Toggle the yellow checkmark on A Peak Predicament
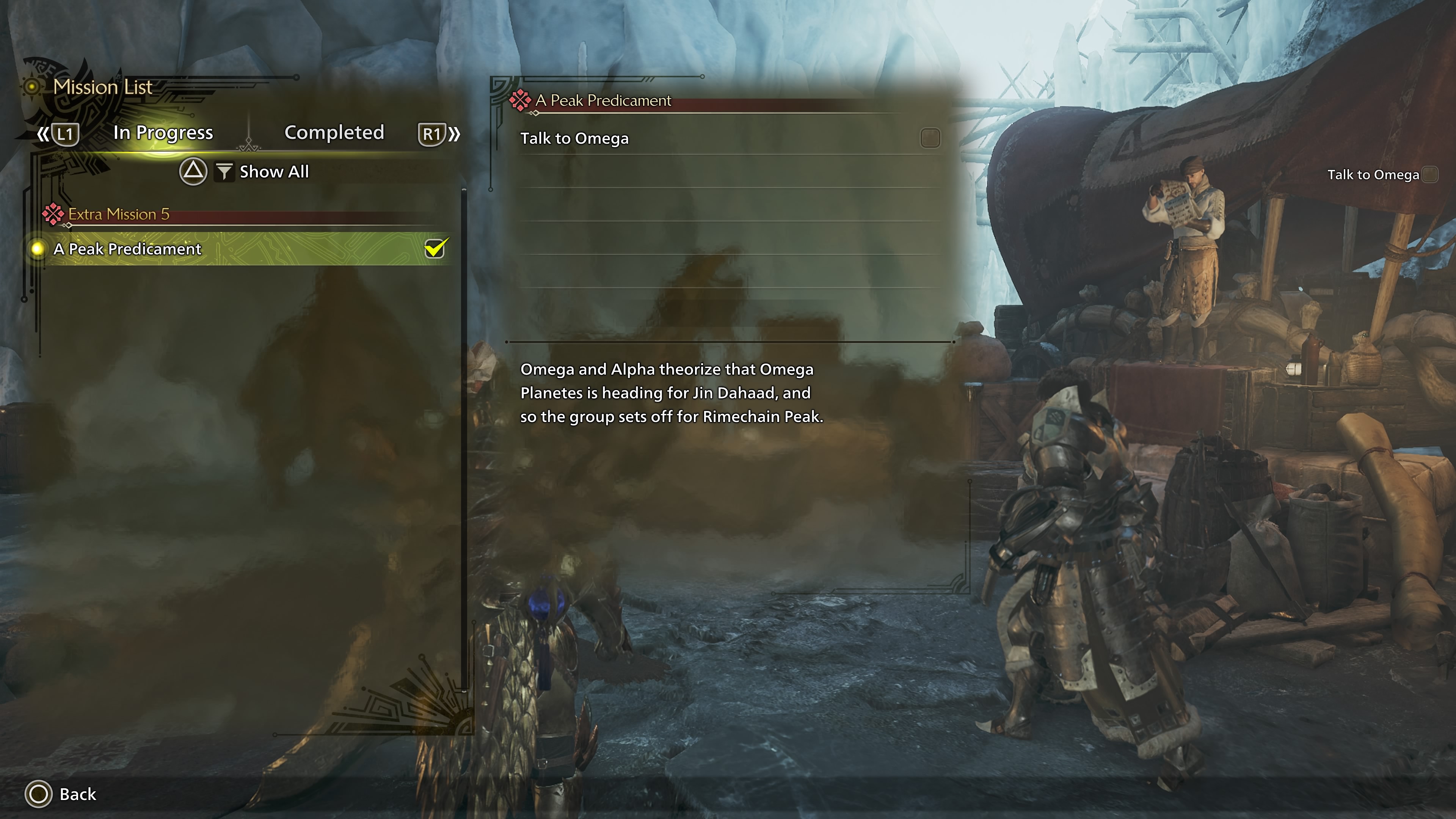Screen dimensions: 1456x819 pos(435,248)
